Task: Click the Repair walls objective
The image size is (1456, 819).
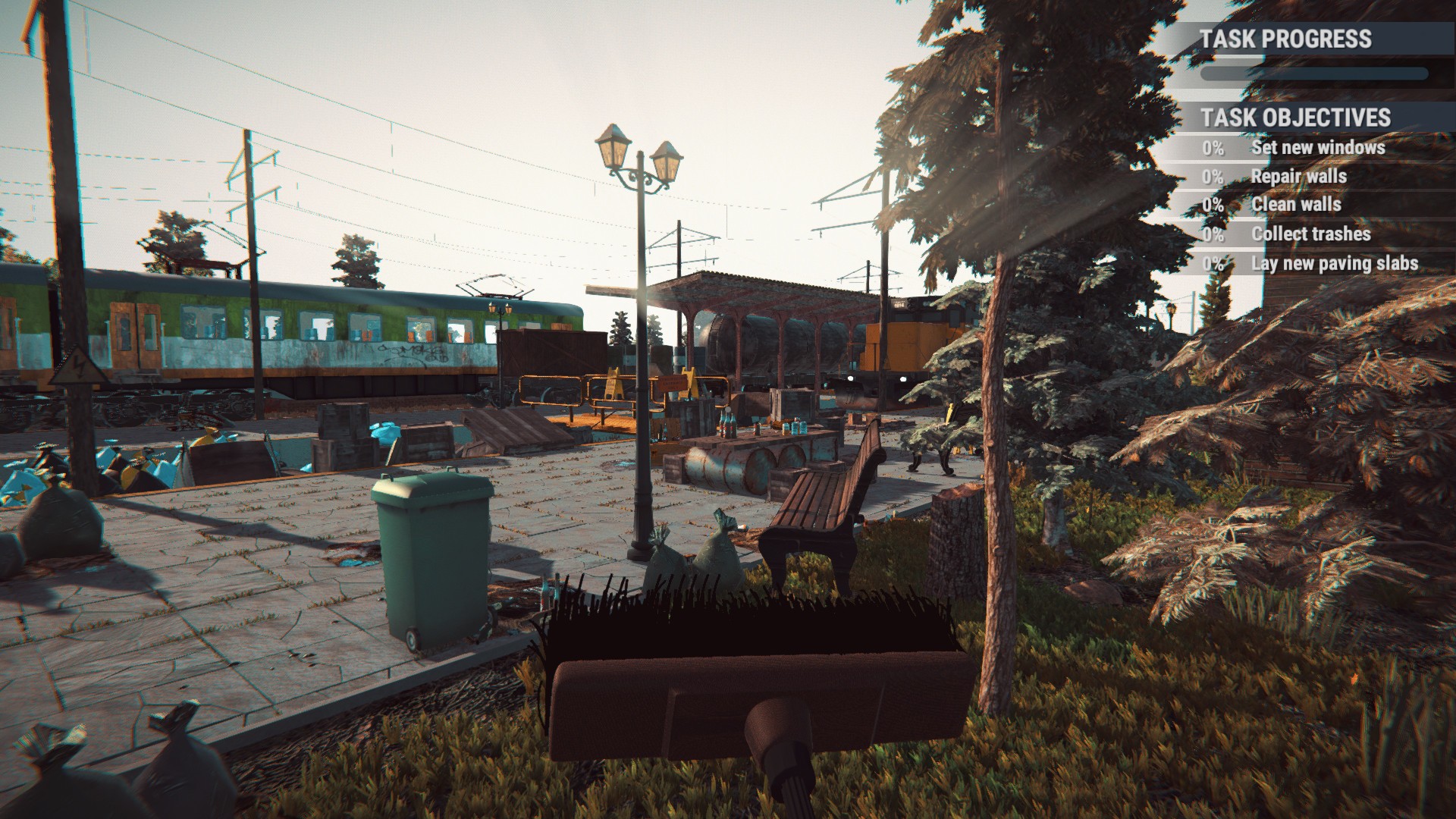Action: click(x=1300, y=176)
